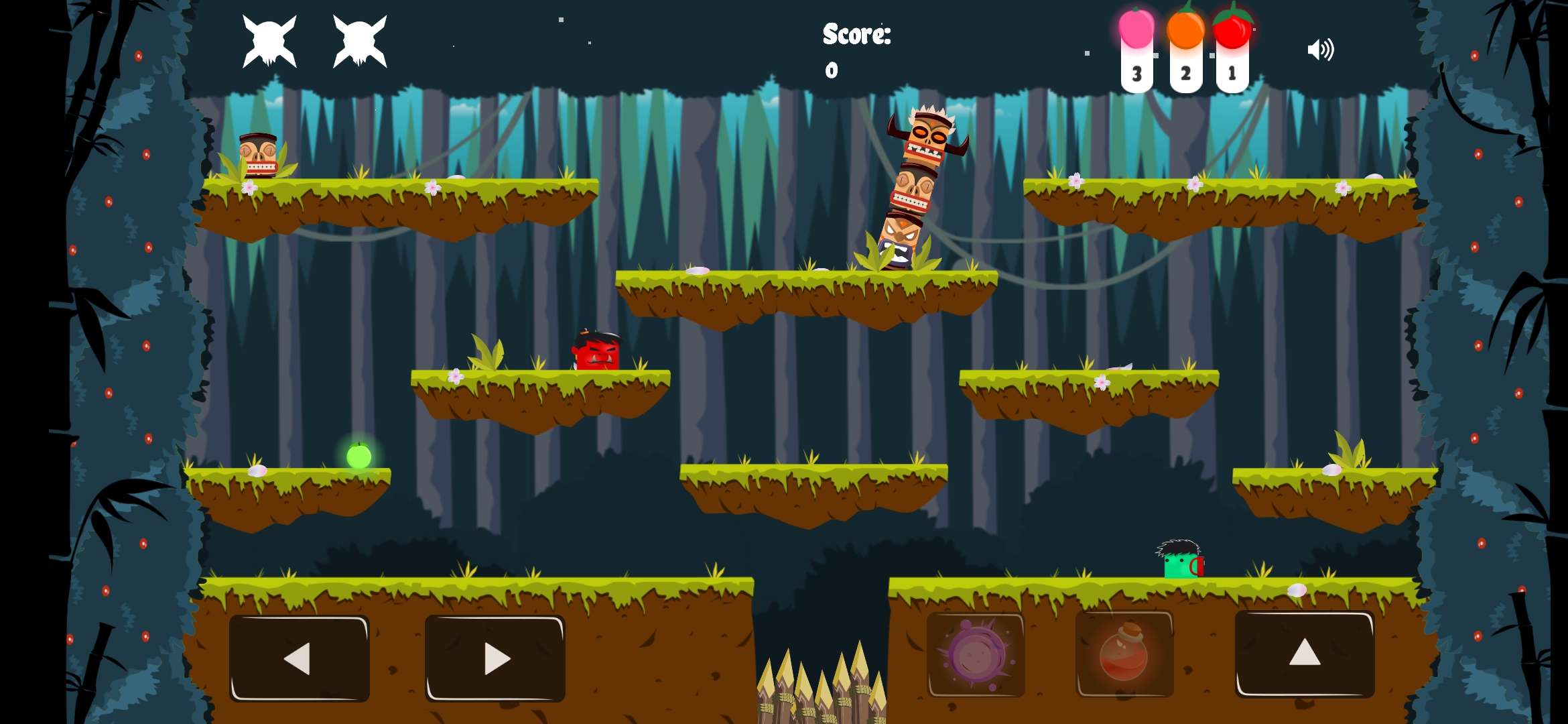
Task: Use the red potion ability button
Action: tap(1124, 654)
